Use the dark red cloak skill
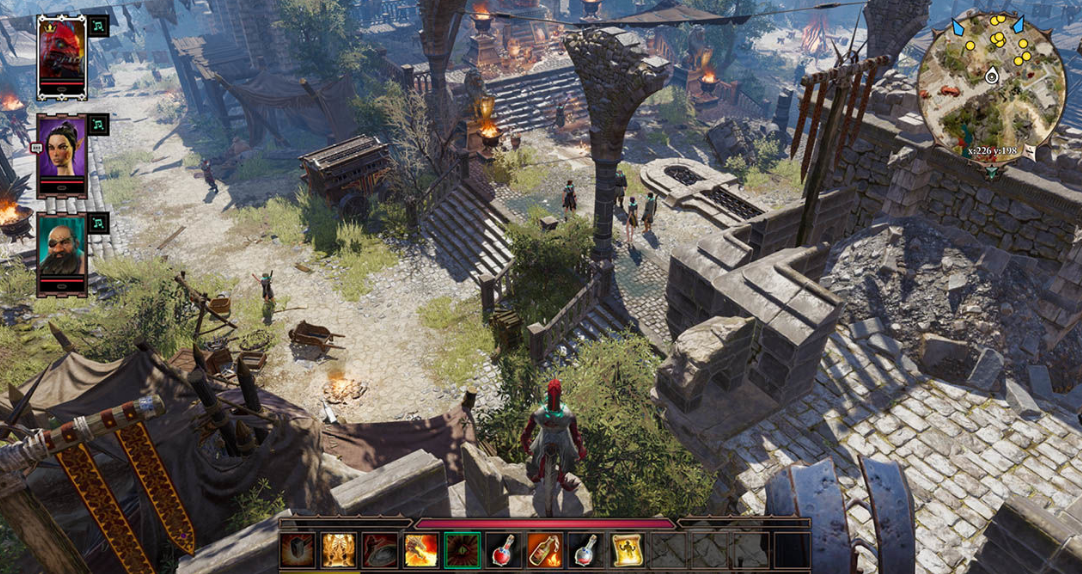This screenshot has height=574, width=1082. (x=380, y=550)
